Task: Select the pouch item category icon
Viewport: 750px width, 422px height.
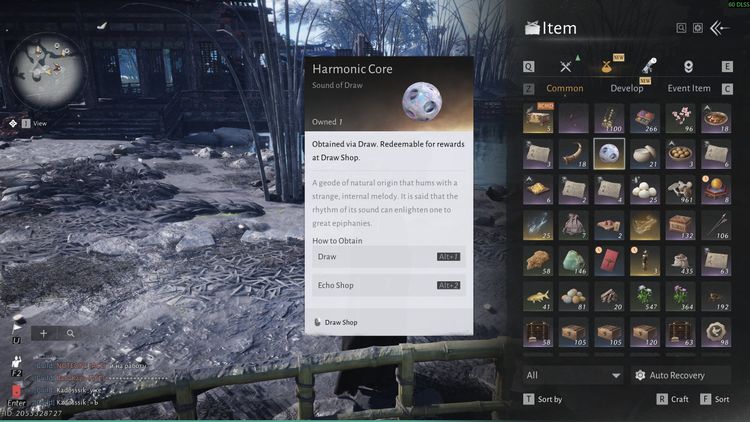Action: pyautogui.click(x=607, y=66)
